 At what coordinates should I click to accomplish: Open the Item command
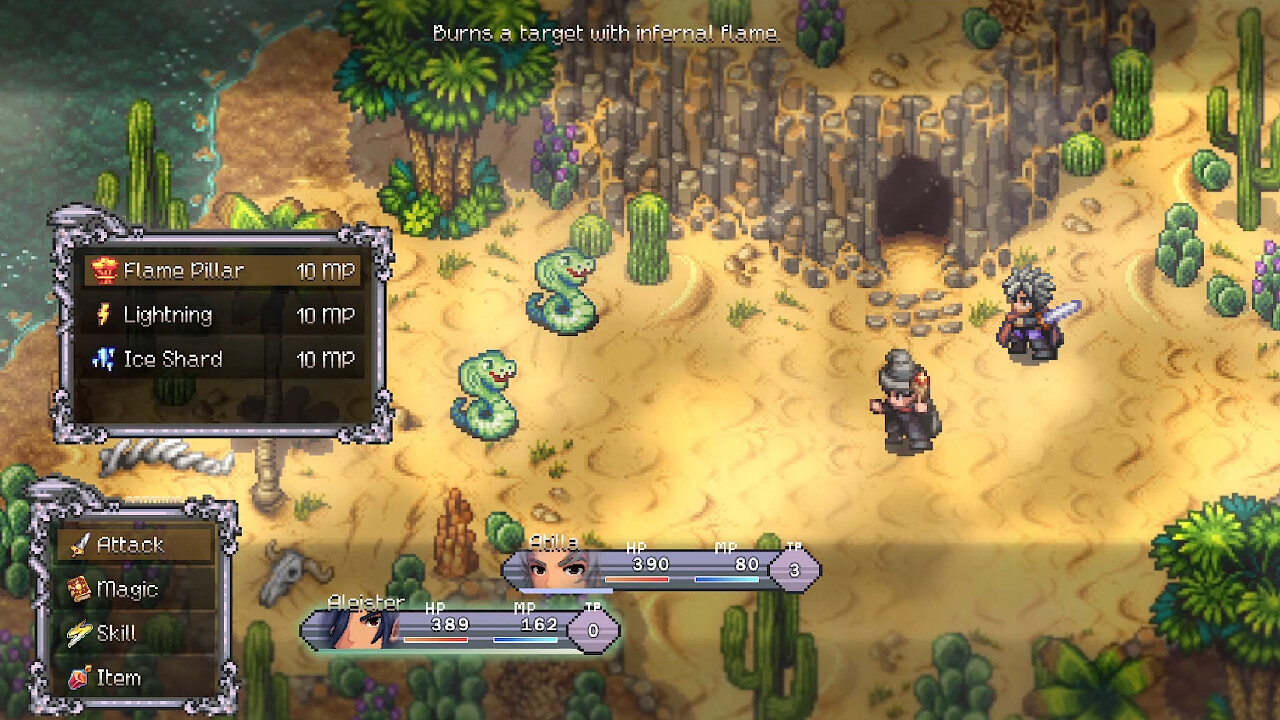pyautogui.click(x=135, y=677)
